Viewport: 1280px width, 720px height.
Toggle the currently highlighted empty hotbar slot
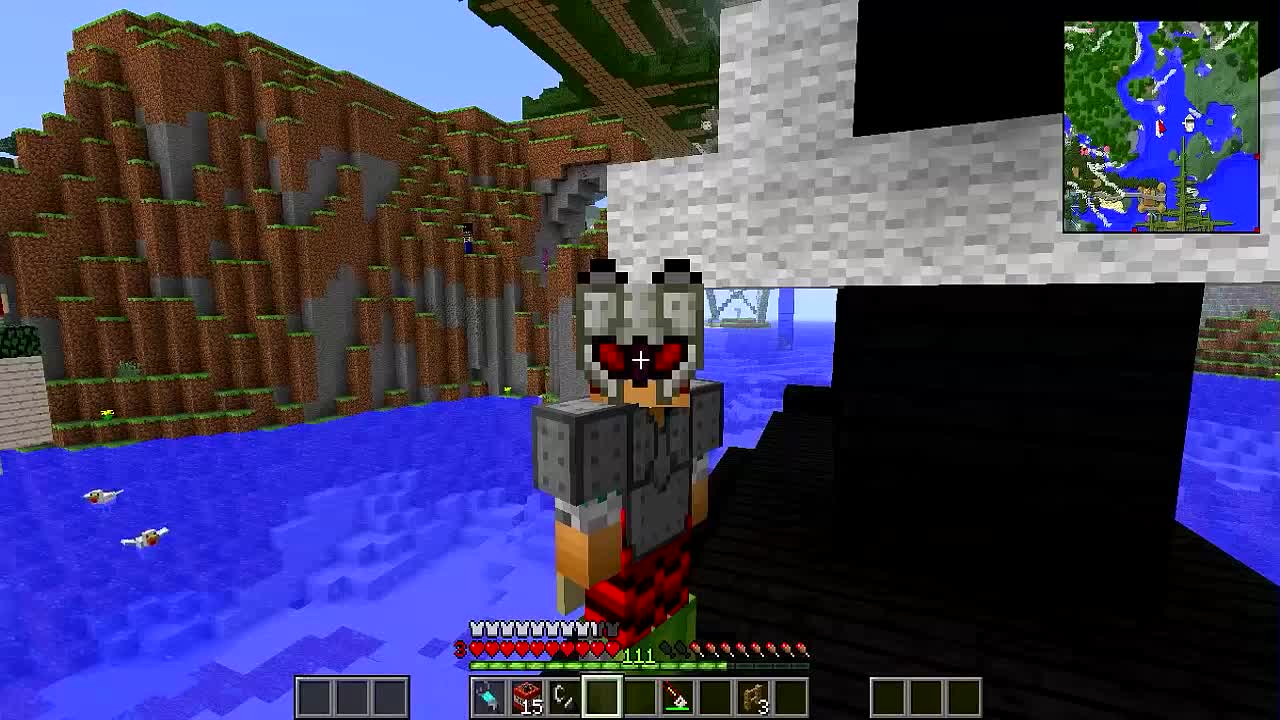[602, 693]
